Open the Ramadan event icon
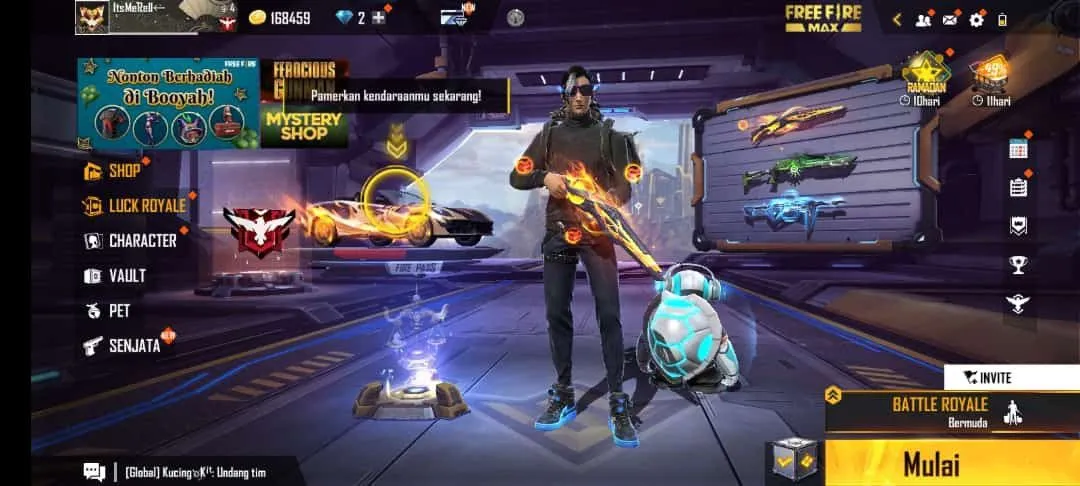Viewport: 1080px width, 486px height. 925,77
